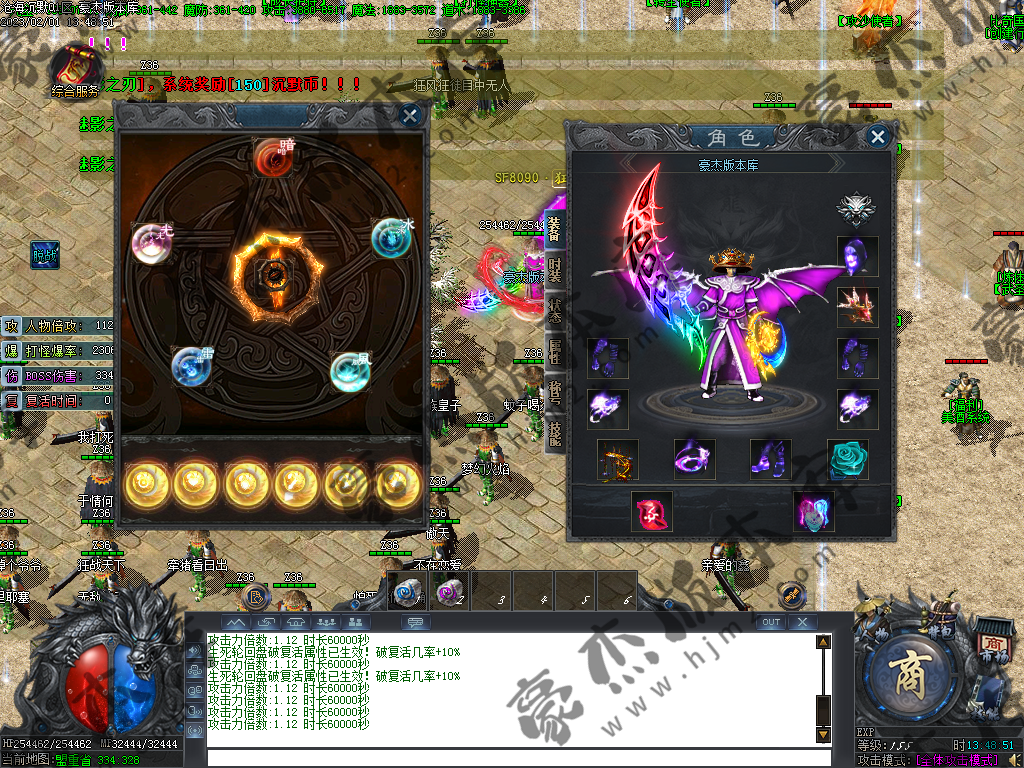This screenshot has height=768, width=1024.
Task: Close the pentagram element panel
Action: 410,116
